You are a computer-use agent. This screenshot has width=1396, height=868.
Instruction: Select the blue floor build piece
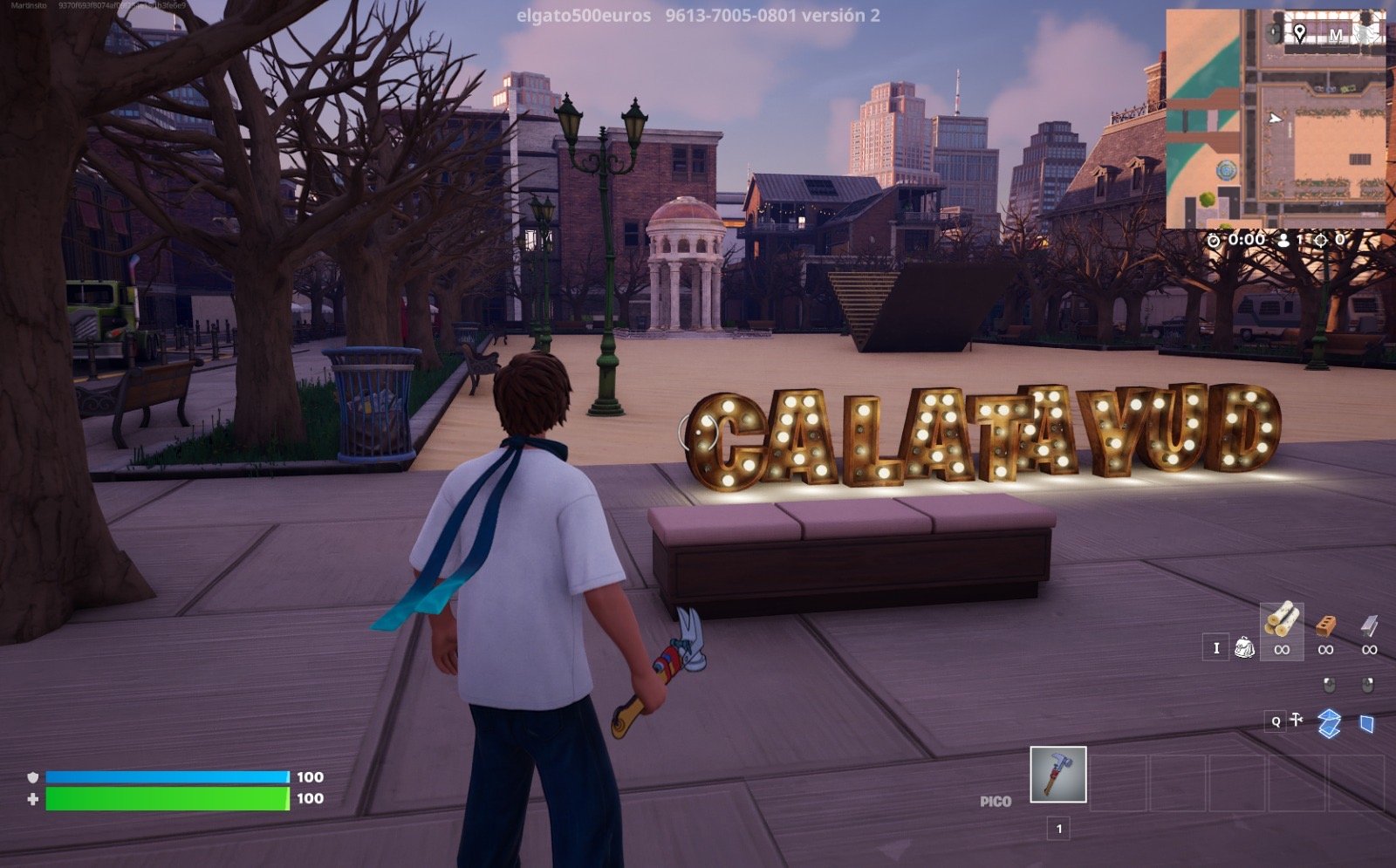(1329, 723)
